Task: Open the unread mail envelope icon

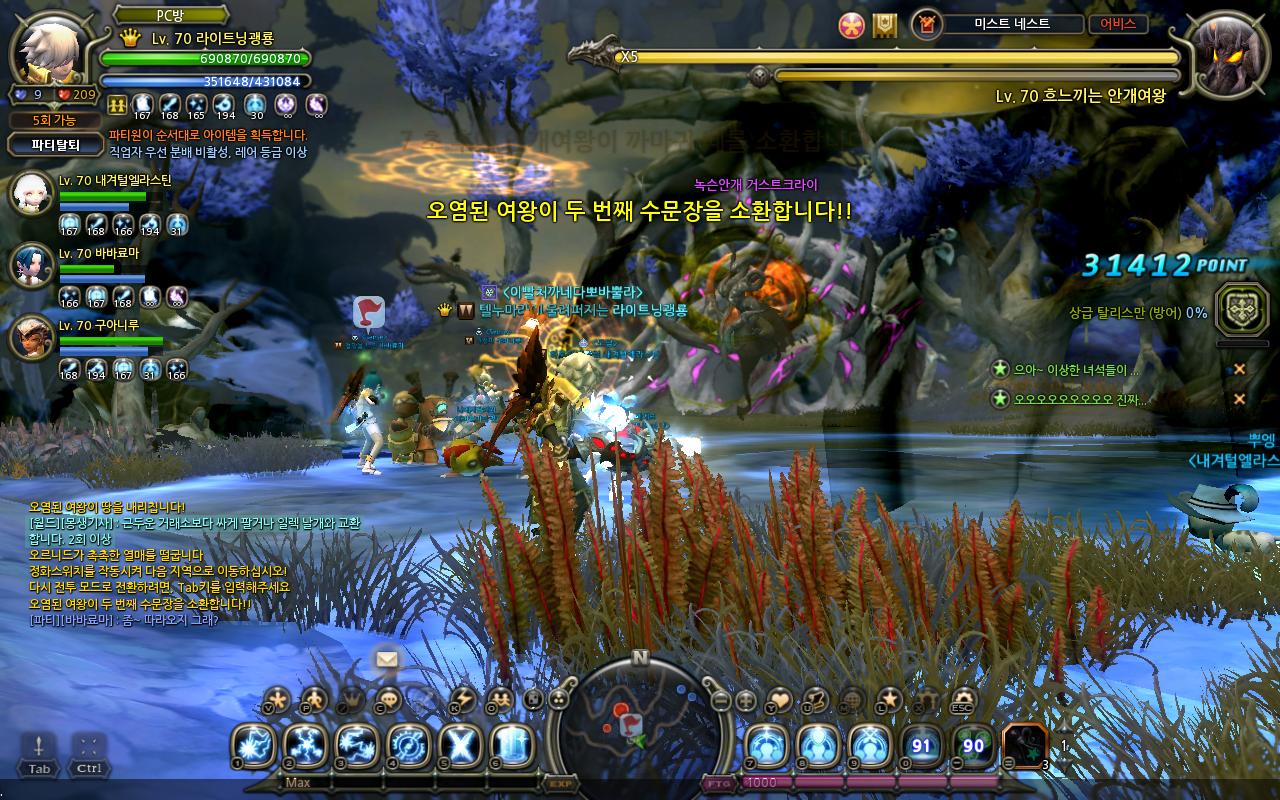Action: click(x=387, y=658)
